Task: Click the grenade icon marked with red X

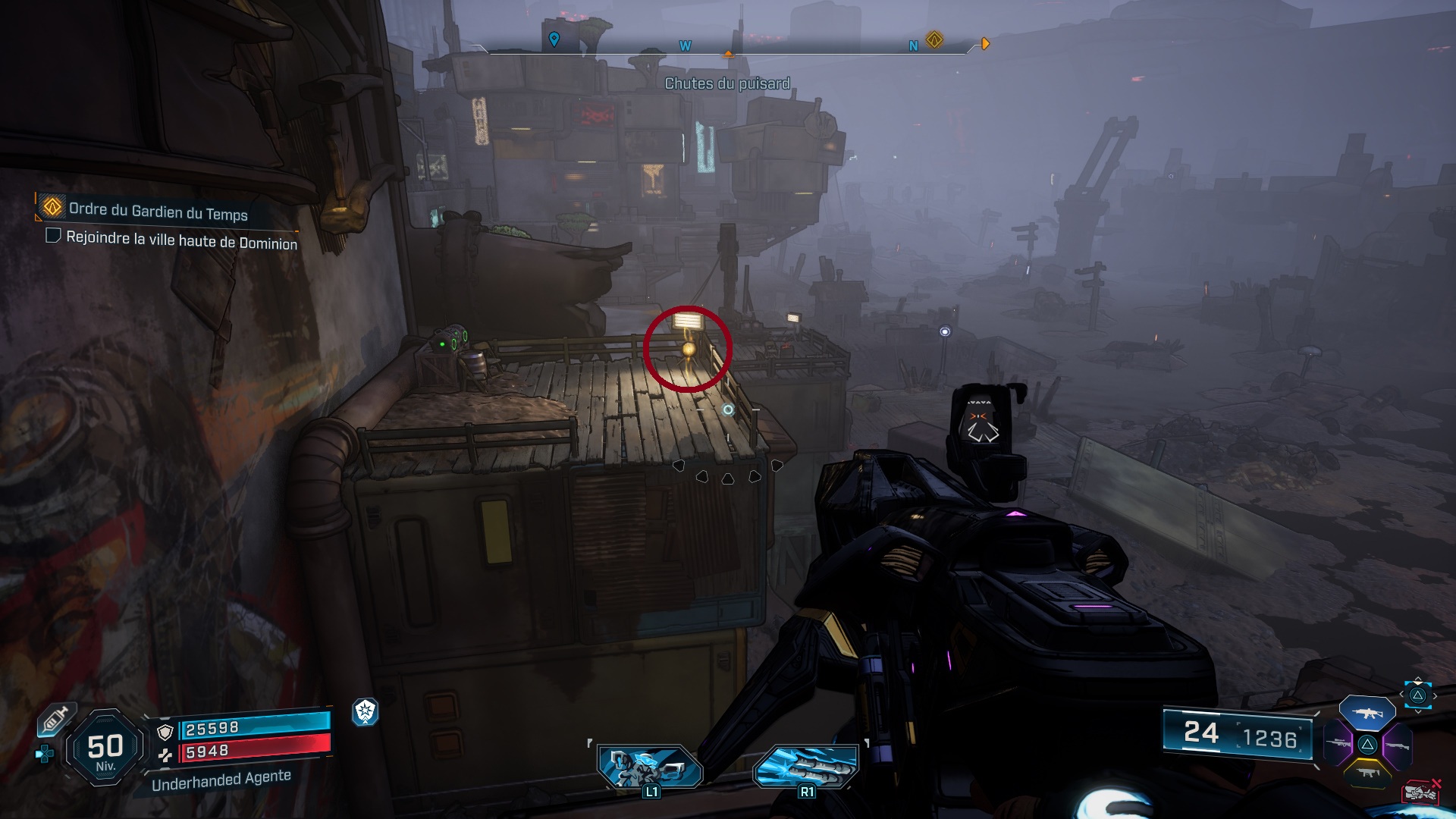Action: [1420, 792]
